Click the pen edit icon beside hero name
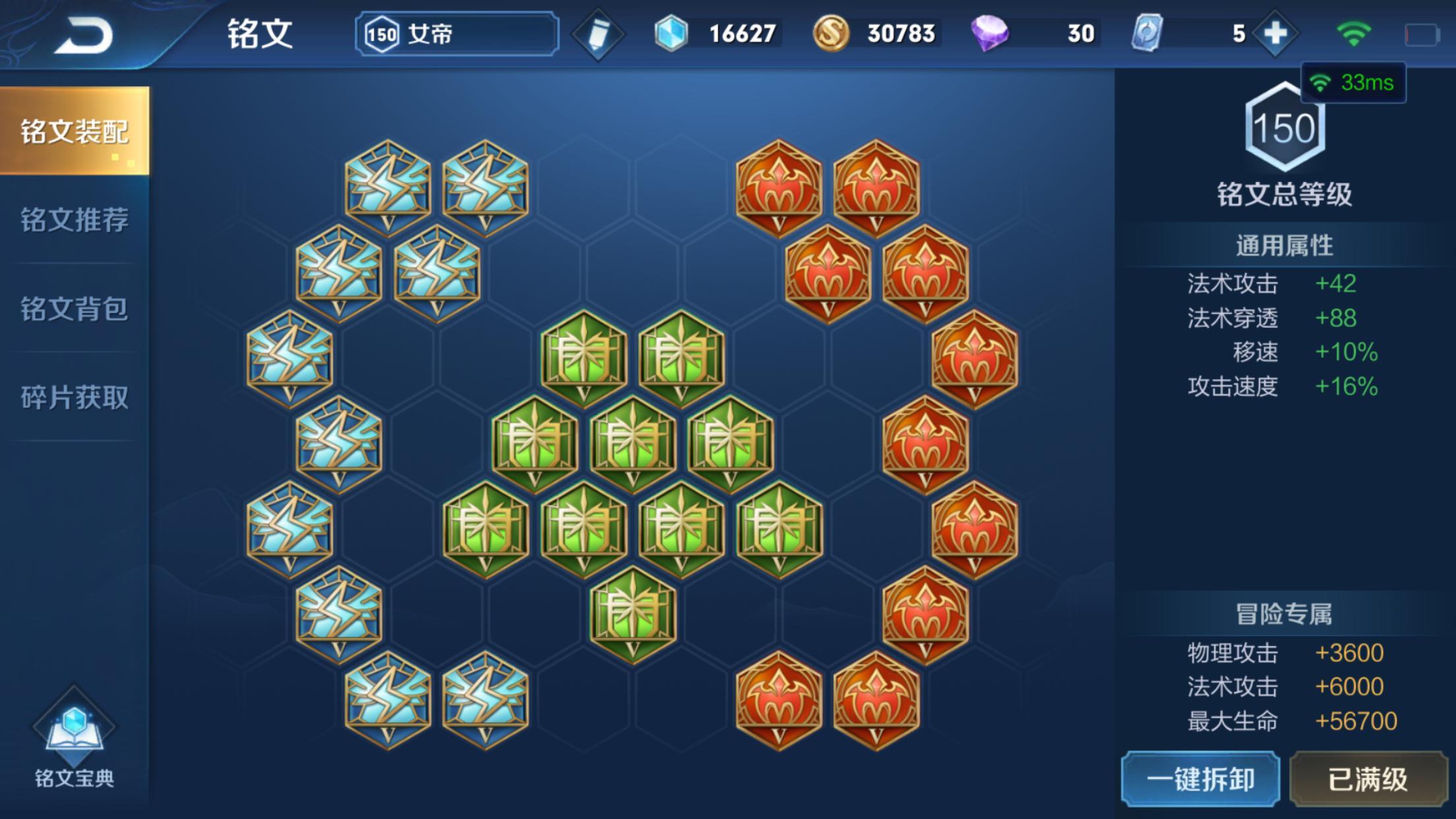The image size is (1456, 819). click(599, 33)
